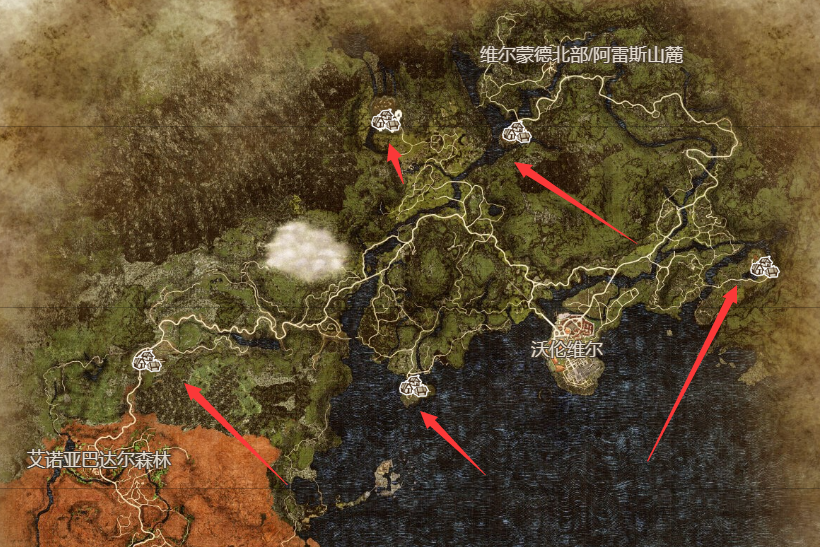Click the rock marker on the southern coastal peninsula
This screenshot has width=820, height=547.
click(413, 384)
